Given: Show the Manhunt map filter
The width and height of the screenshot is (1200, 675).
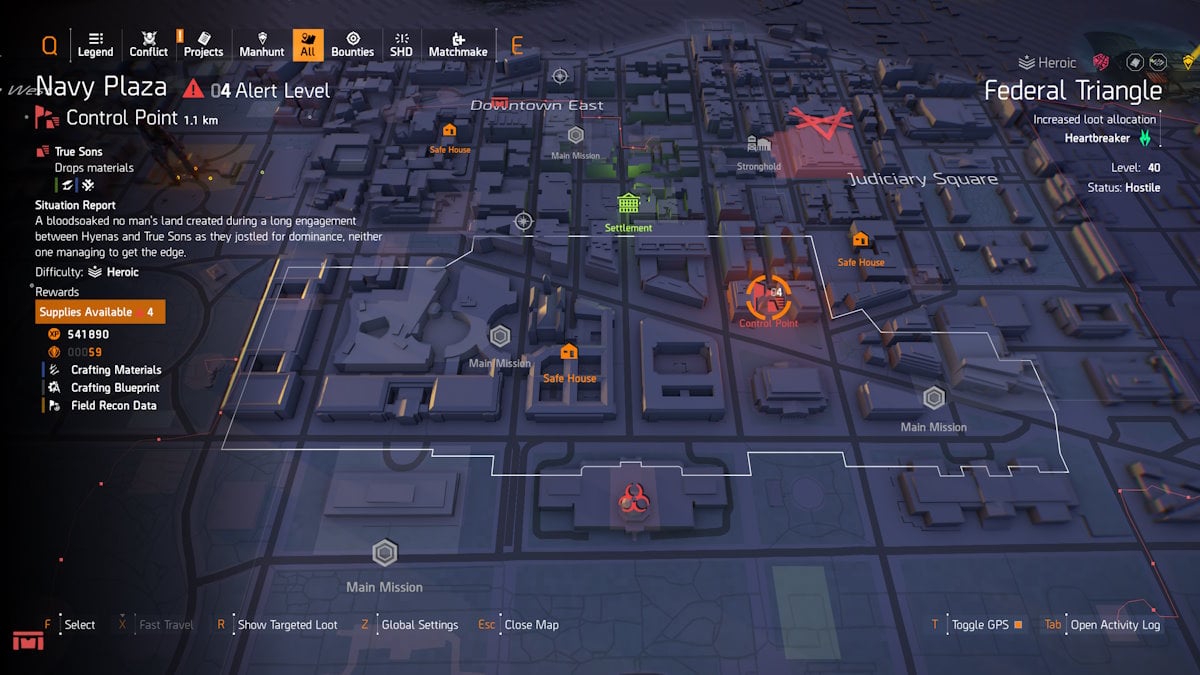Looking at the screenshot, I should [x=262, y=45].
